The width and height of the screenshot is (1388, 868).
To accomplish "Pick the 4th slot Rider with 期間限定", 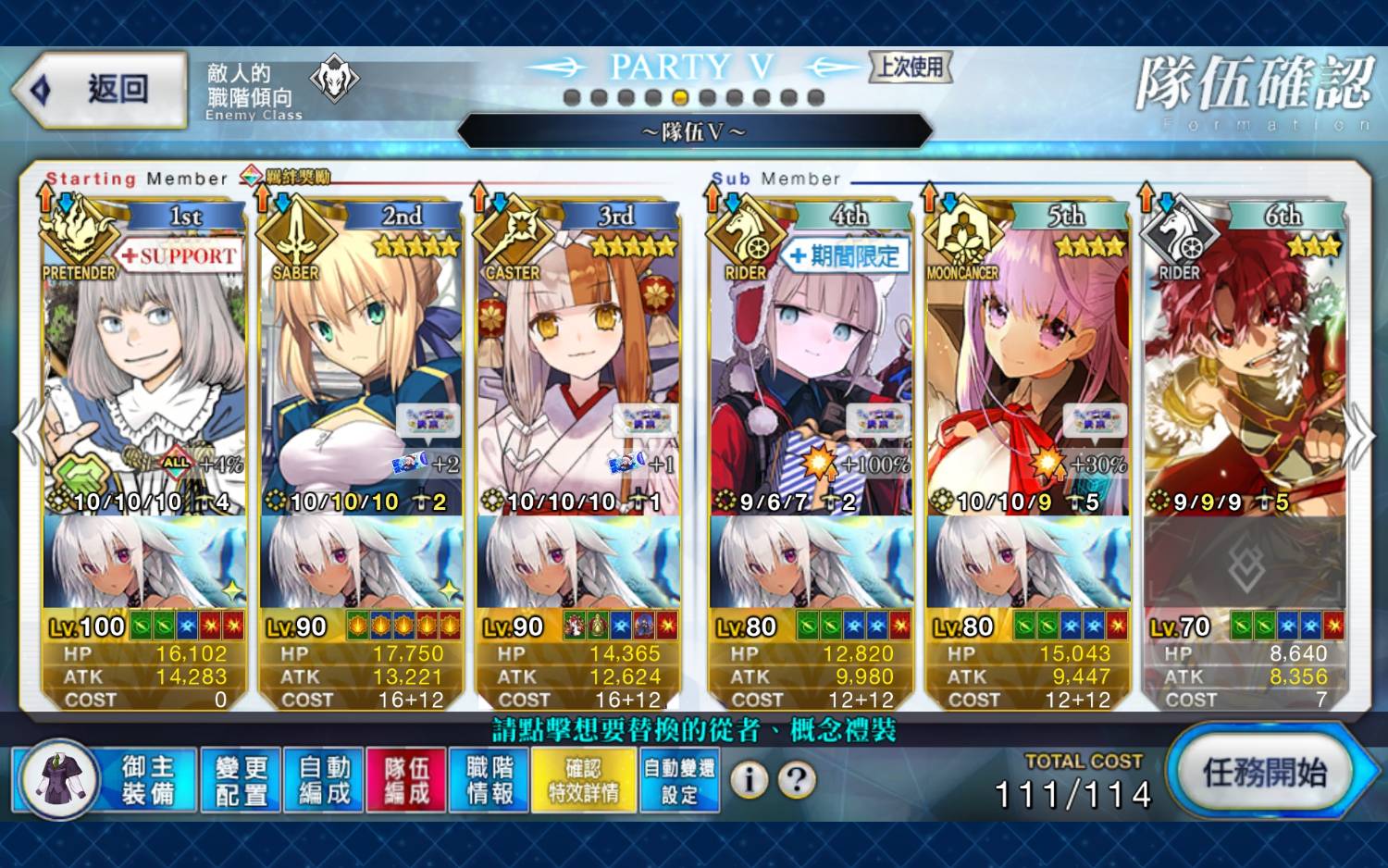I will (811, 370).
